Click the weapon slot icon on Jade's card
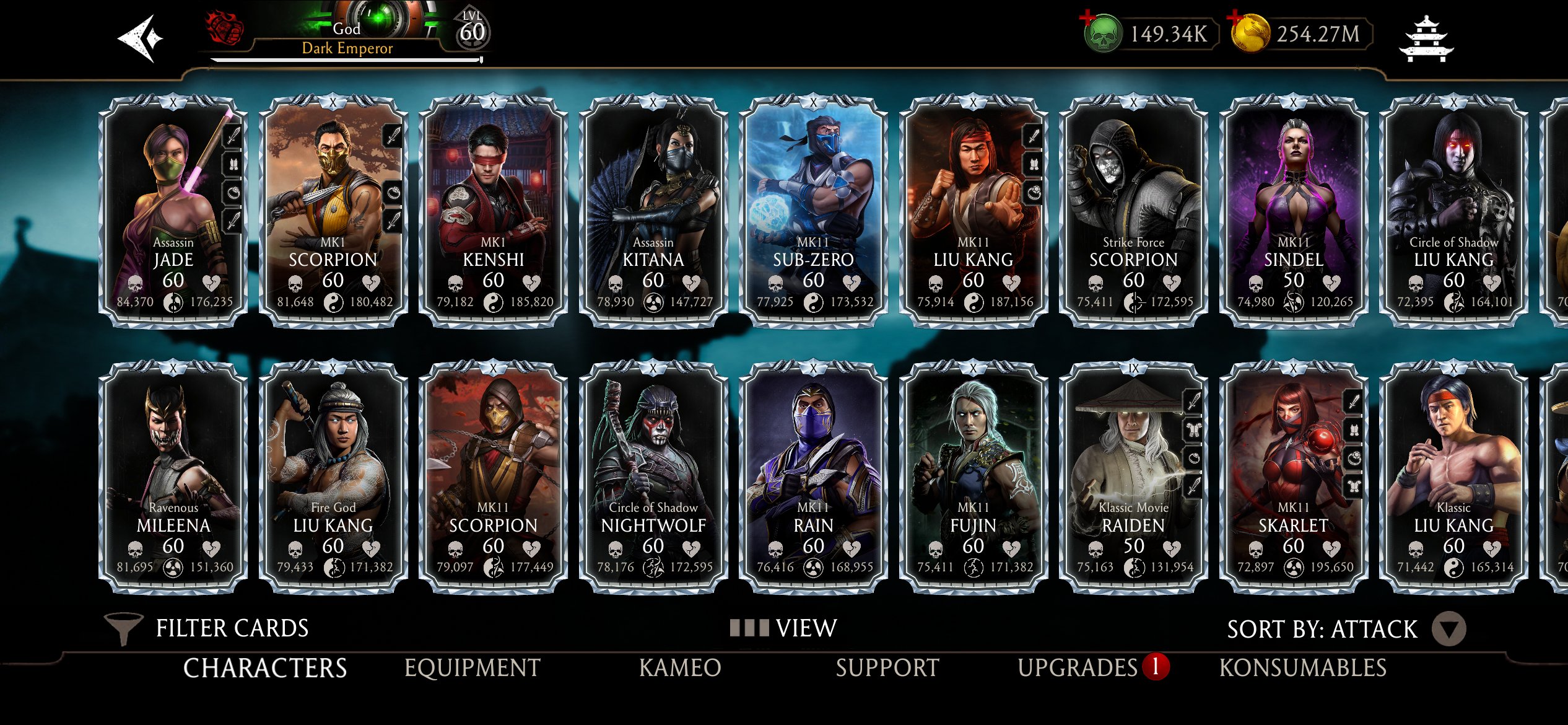 click(233, 136)
